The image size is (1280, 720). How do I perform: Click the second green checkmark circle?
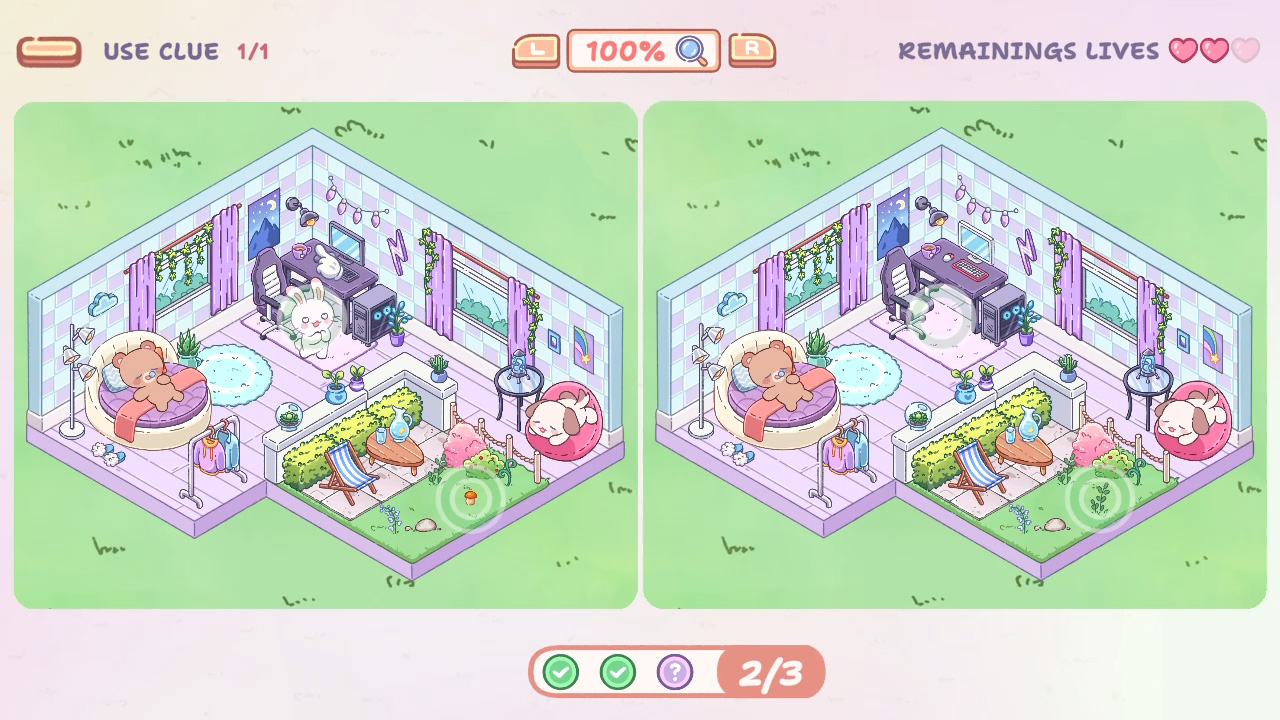[617, 672]
